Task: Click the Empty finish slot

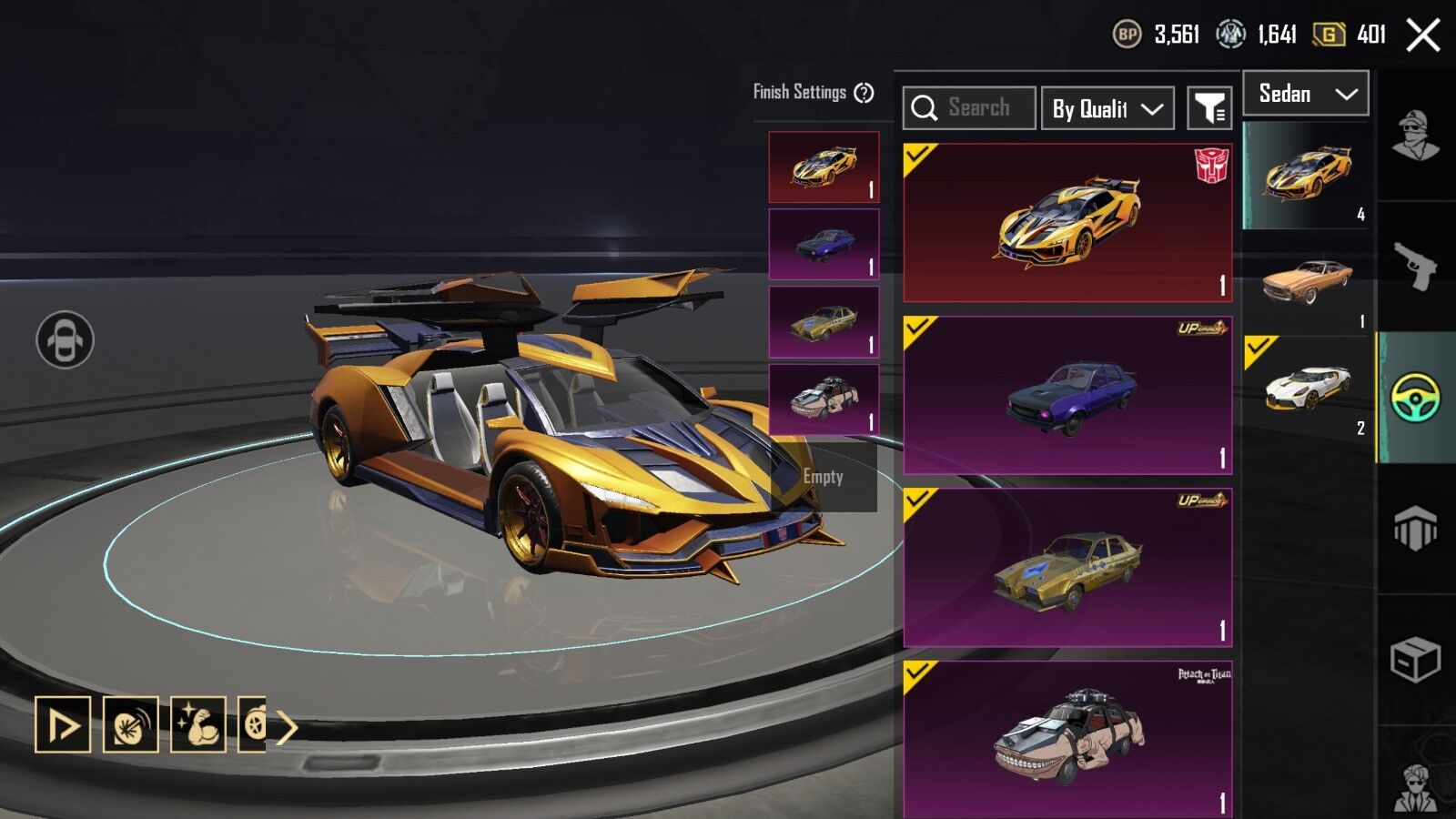Action: [x=824, y=477]
